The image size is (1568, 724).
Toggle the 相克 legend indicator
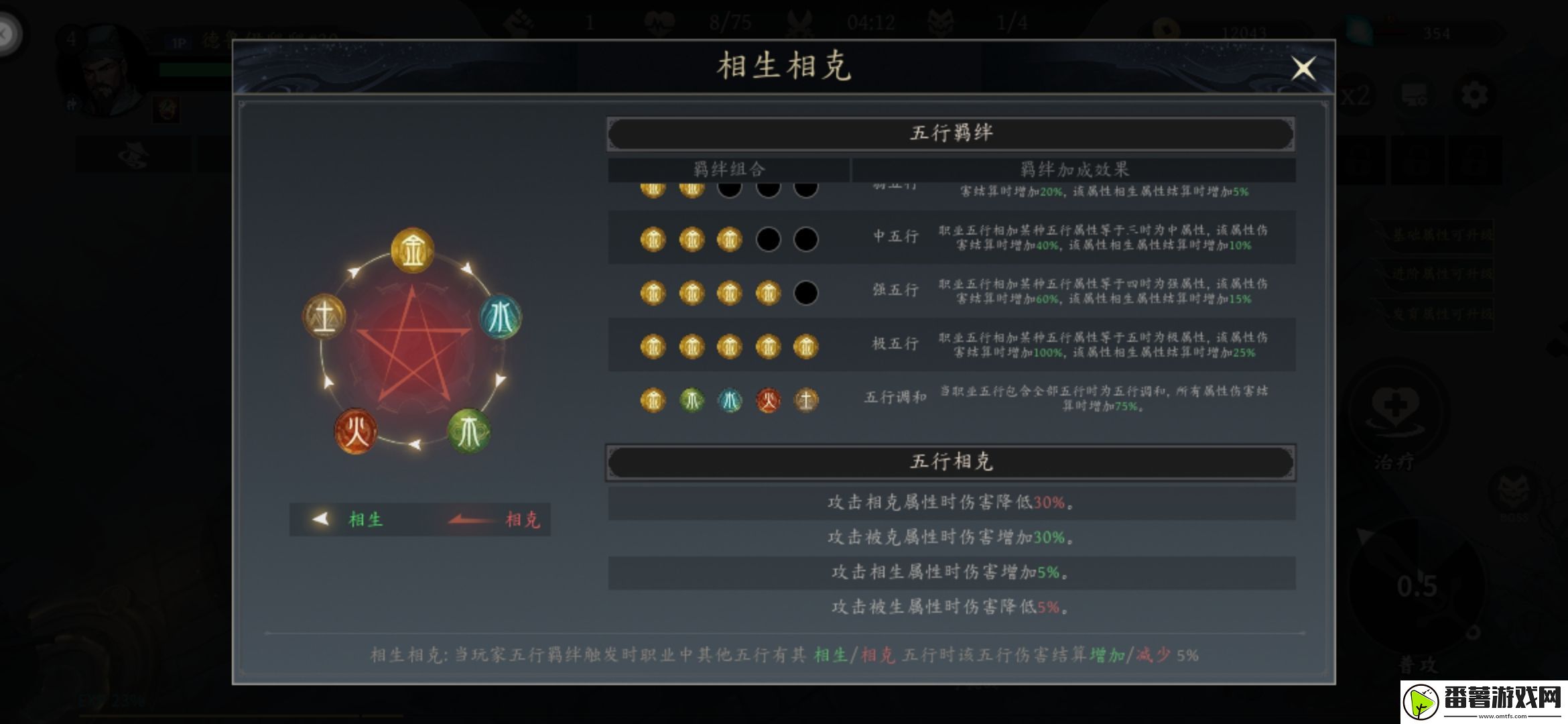click(x=524, y=520)
